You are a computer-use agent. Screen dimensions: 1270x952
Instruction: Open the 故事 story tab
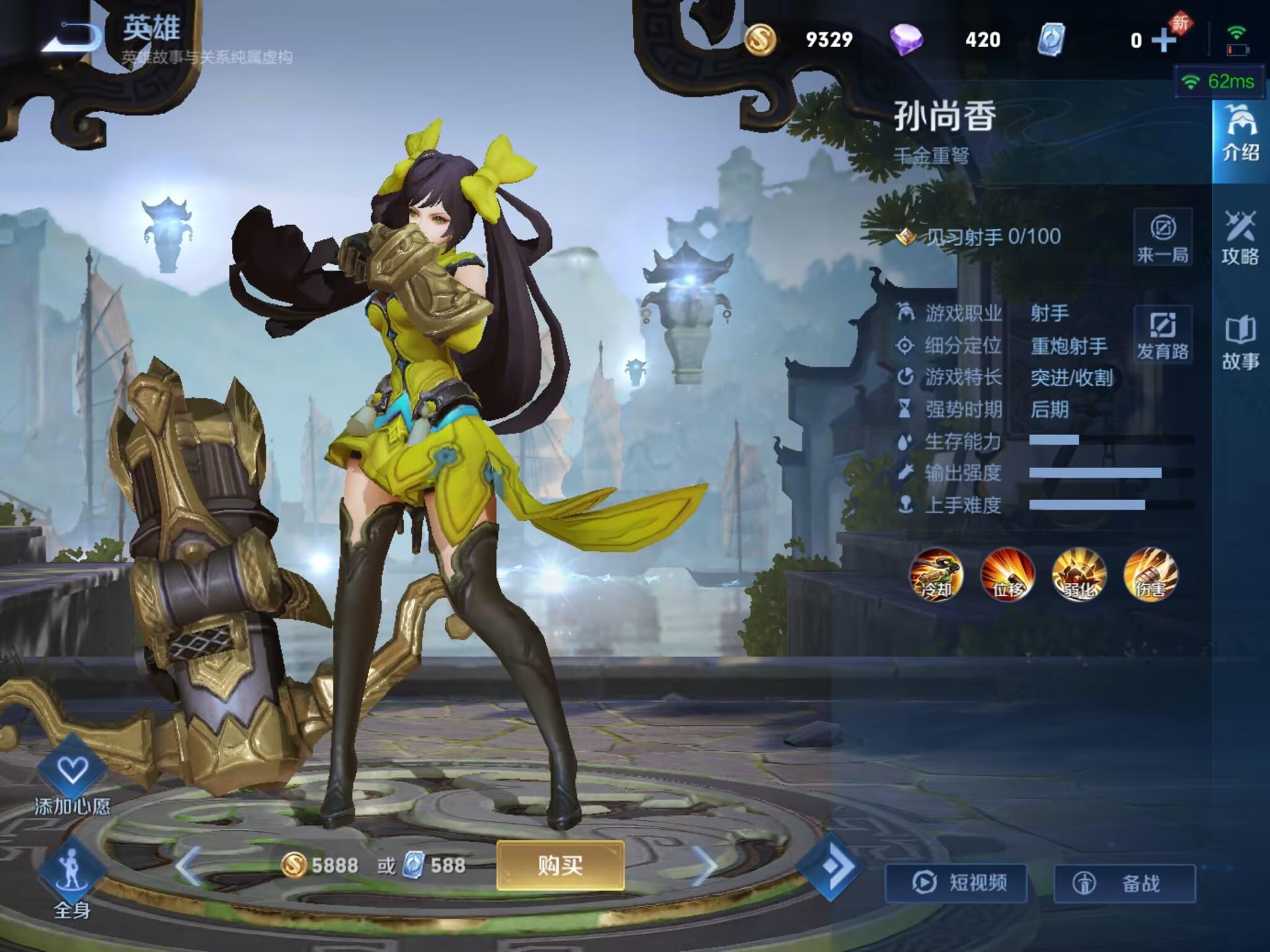click(1240, 343)
